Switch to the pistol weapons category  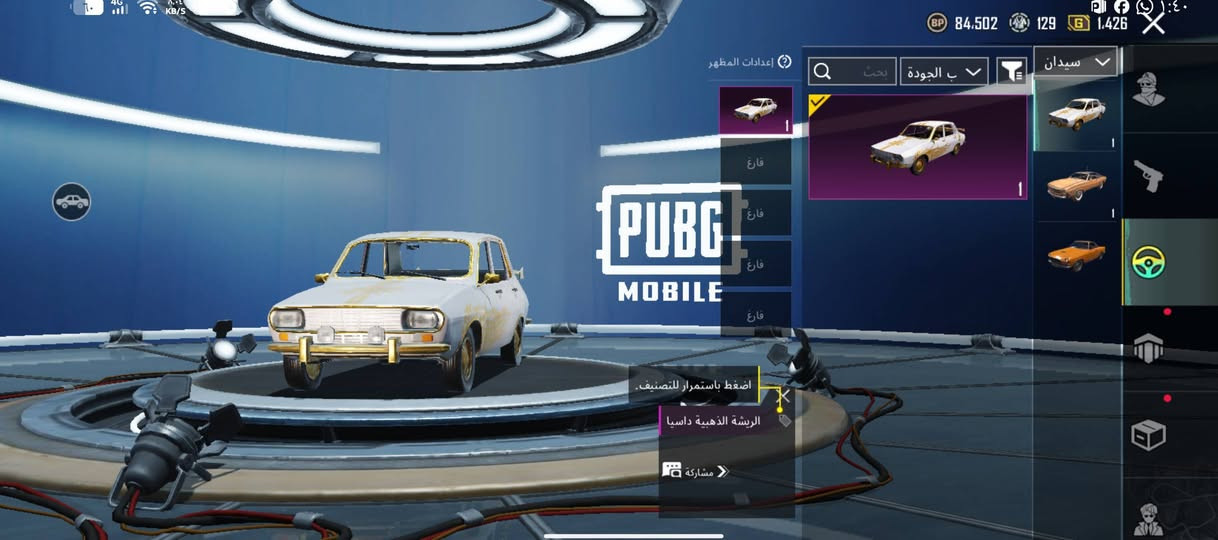tap(1148, 177)
